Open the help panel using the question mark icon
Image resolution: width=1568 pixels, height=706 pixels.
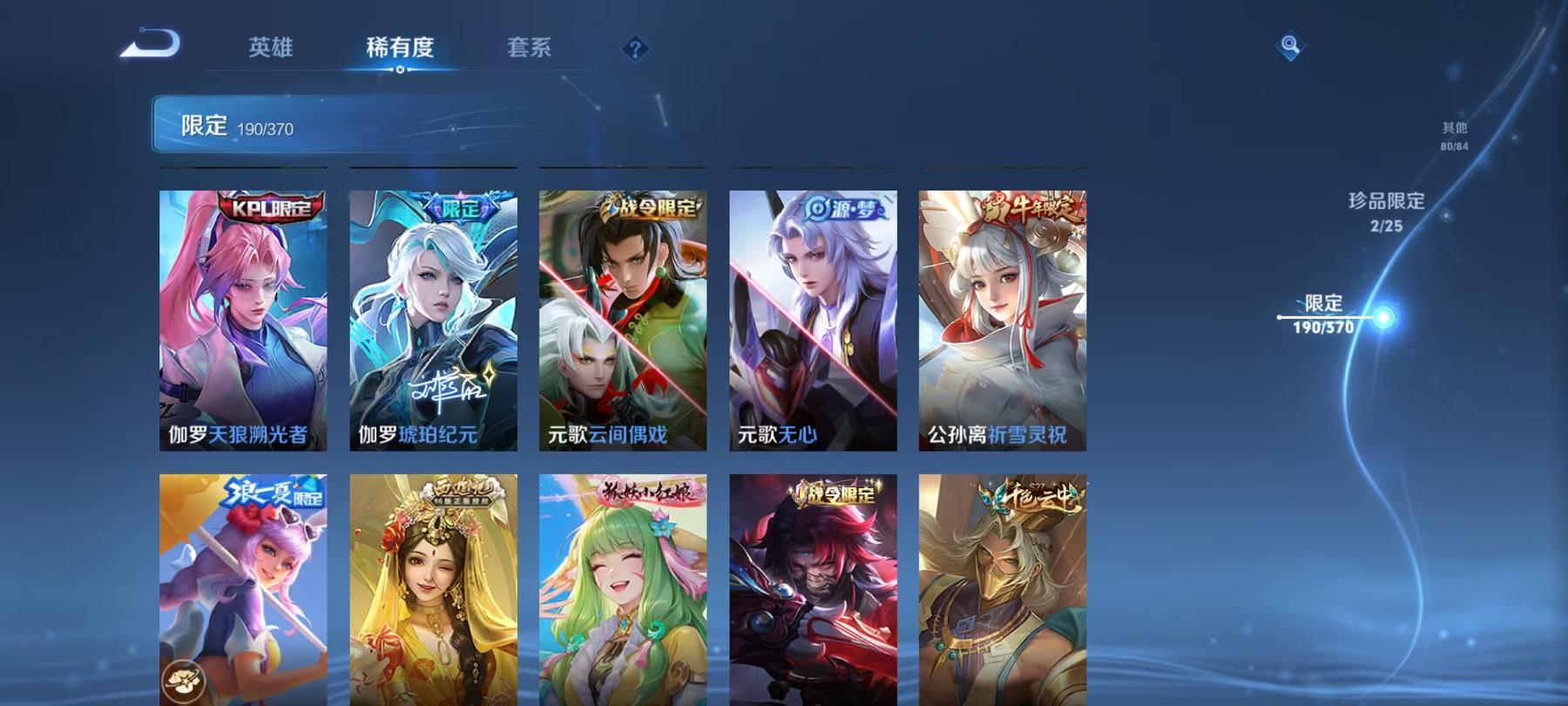pyautogui.click(x=634, y=48)
